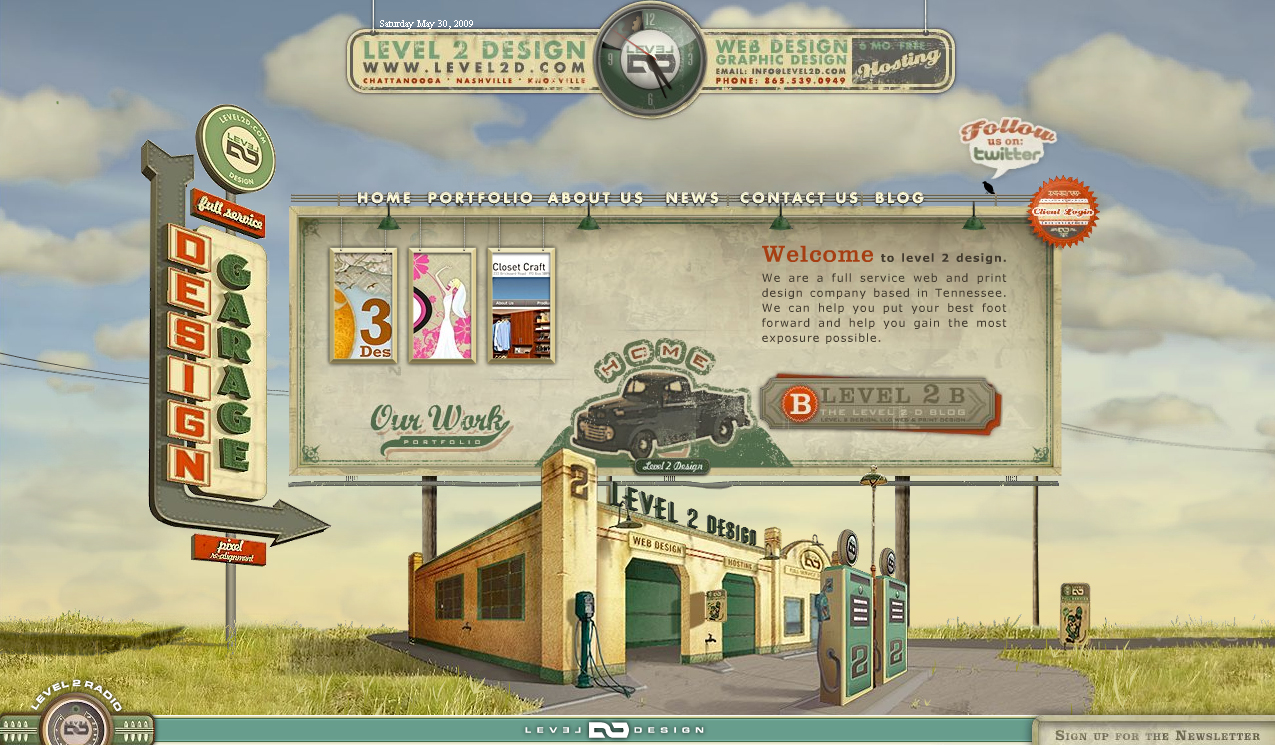Viewport: 1275px width, 745px height.
Task: Visit the BLOG menu link
Action: [x=900, y=198]
